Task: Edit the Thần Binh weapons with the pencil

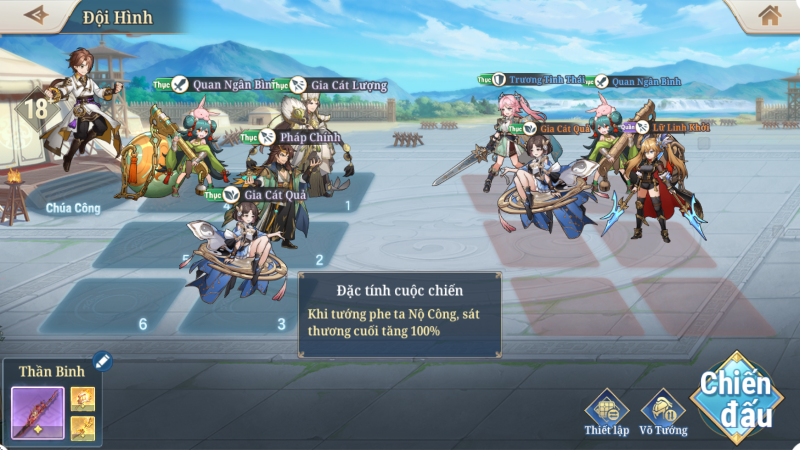Action: click(x=102, y=361)
